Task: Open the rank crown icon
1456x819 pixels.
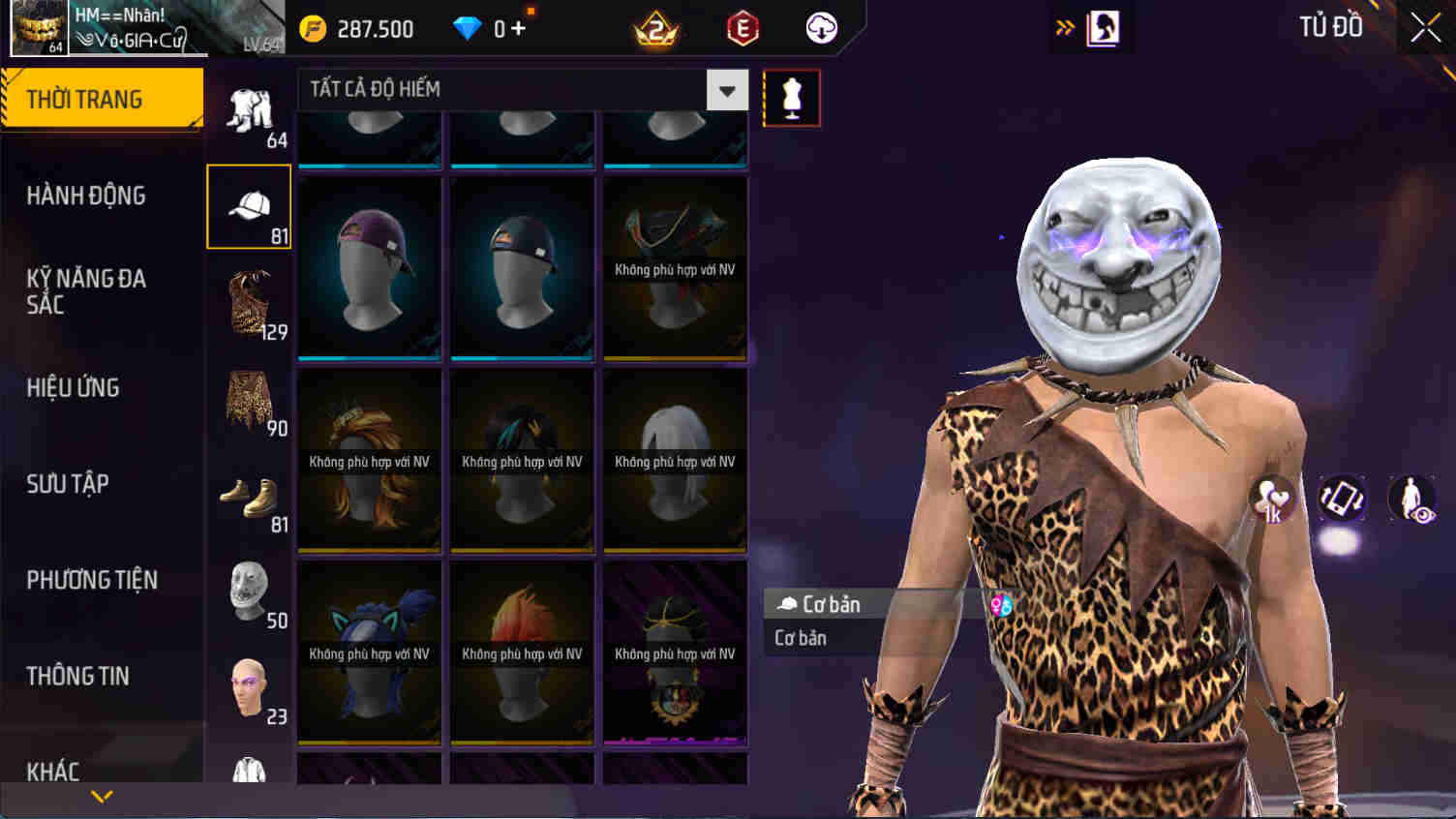Action: [656, 28]
